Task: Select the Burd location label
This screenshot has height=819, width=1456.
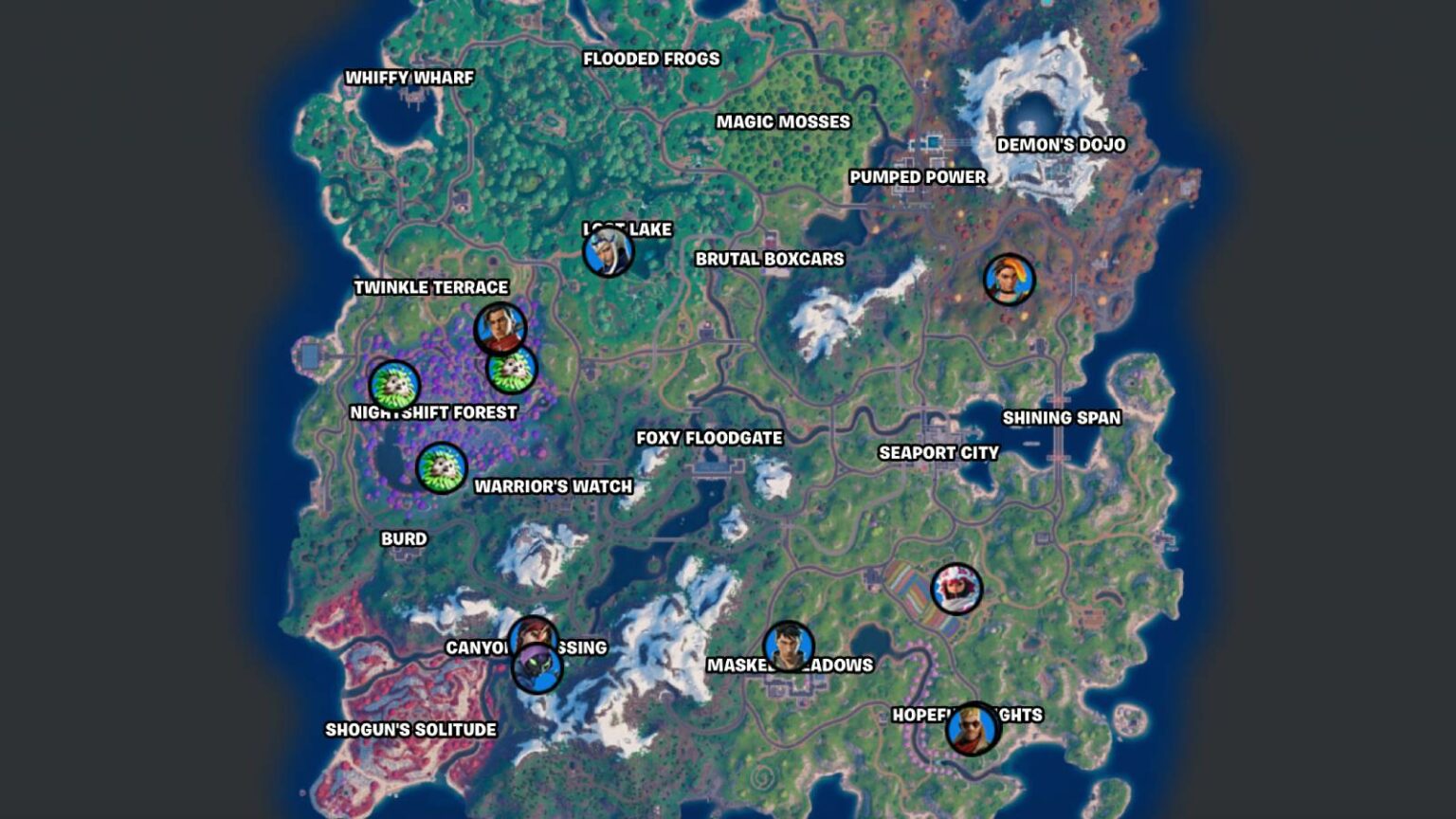Action: tap(402, 537)
